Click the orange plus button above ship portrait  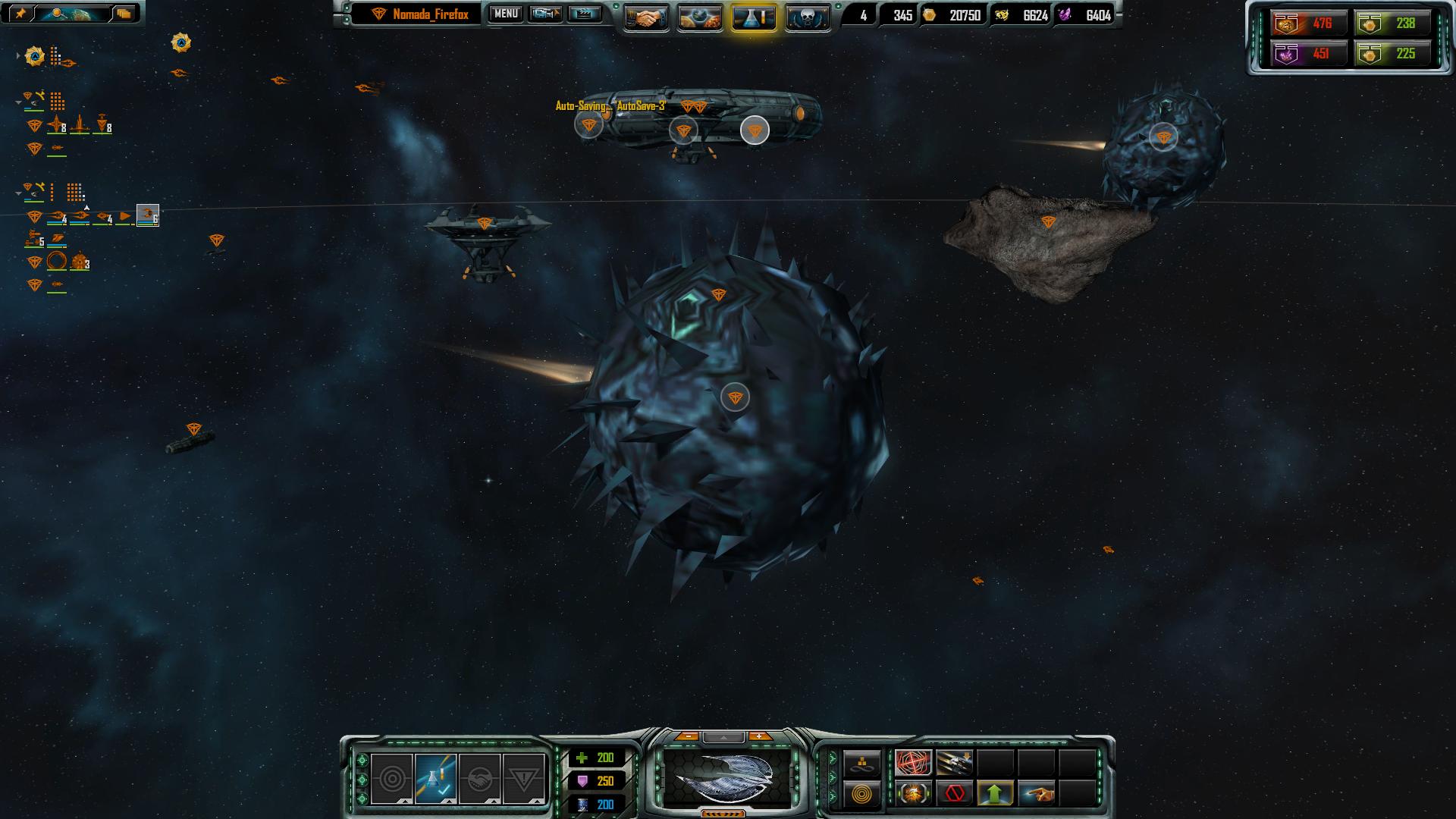(759, 736)
